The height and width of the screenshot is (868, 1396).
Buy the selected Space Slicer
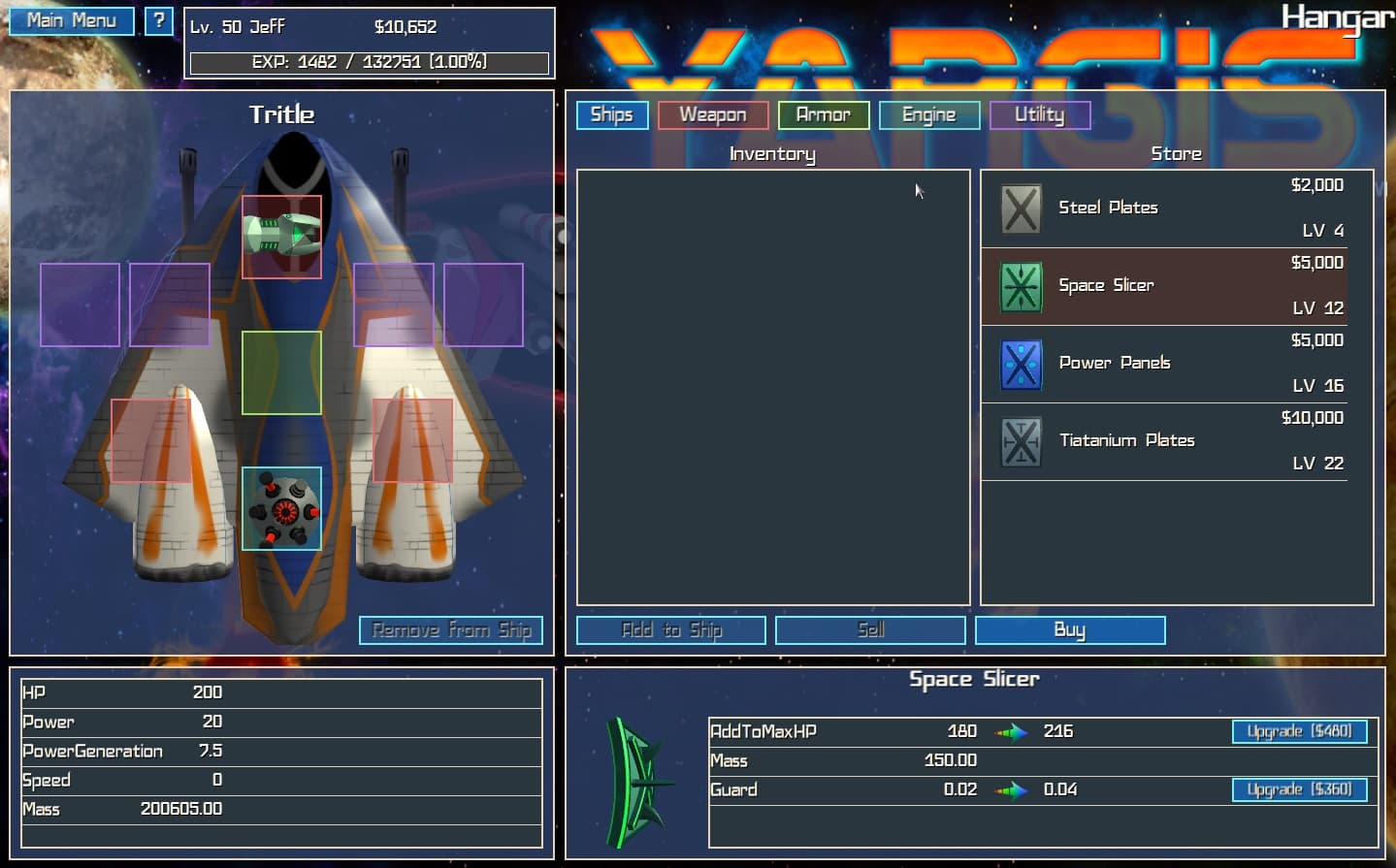(x=1069, y=629)
